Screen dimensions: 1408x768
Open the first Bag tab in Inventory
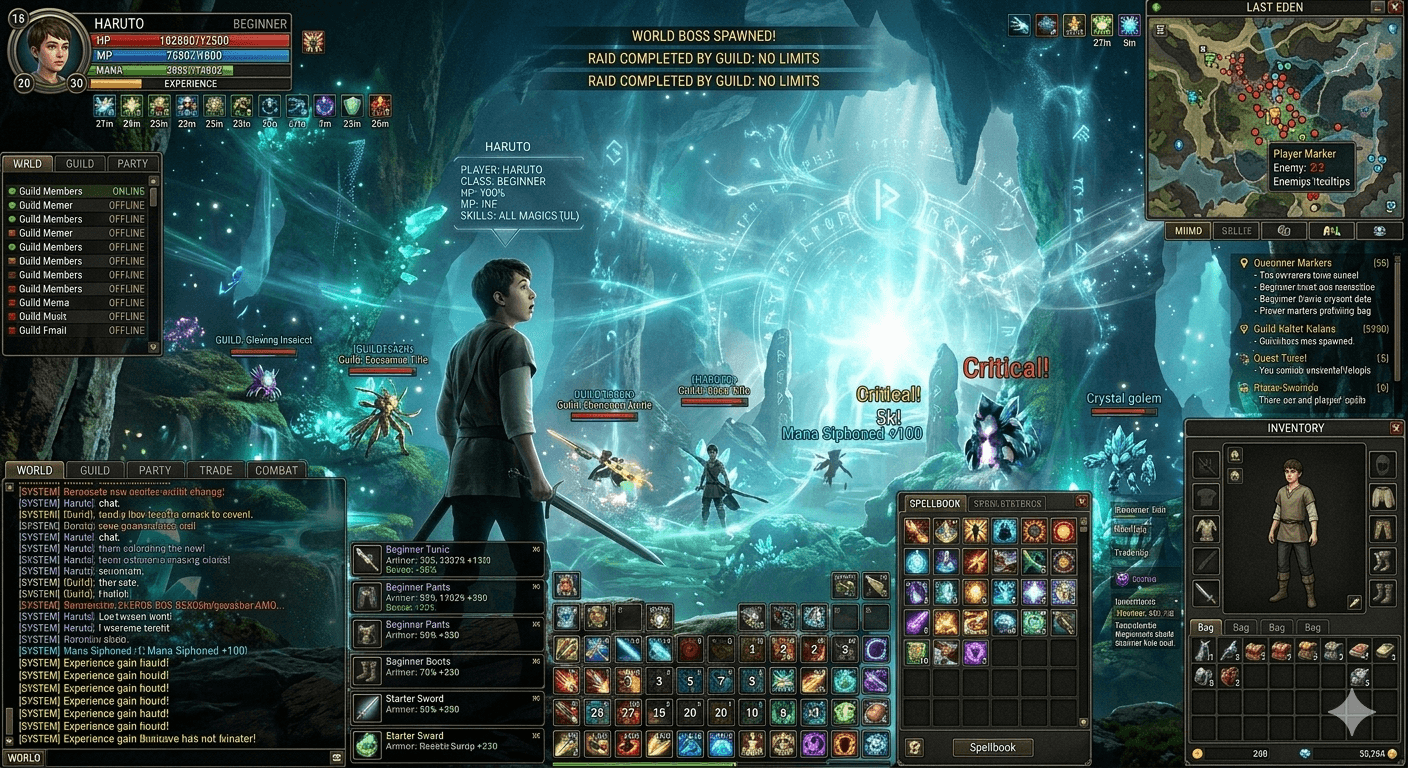pos(1205,627)
